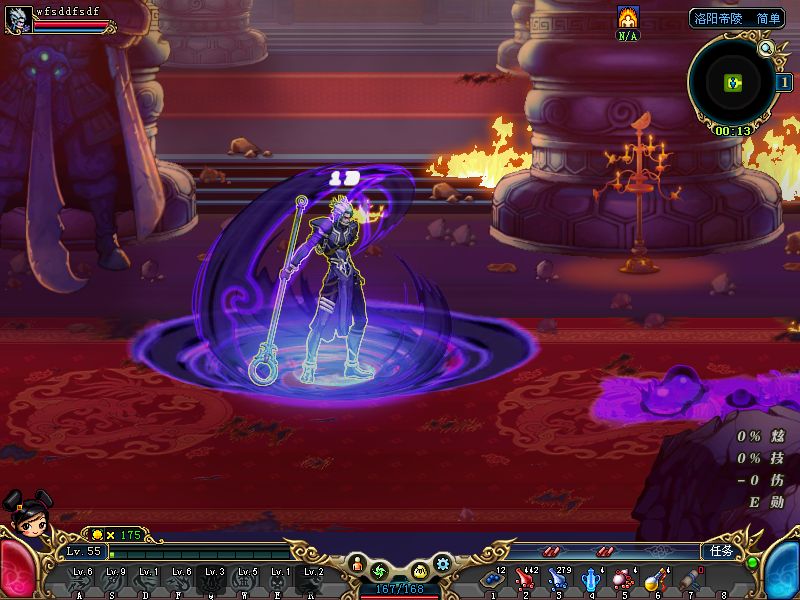Use the yellow flask in slot 6
Viewport: 800px width, 600px height.
(x=656, y=579)
